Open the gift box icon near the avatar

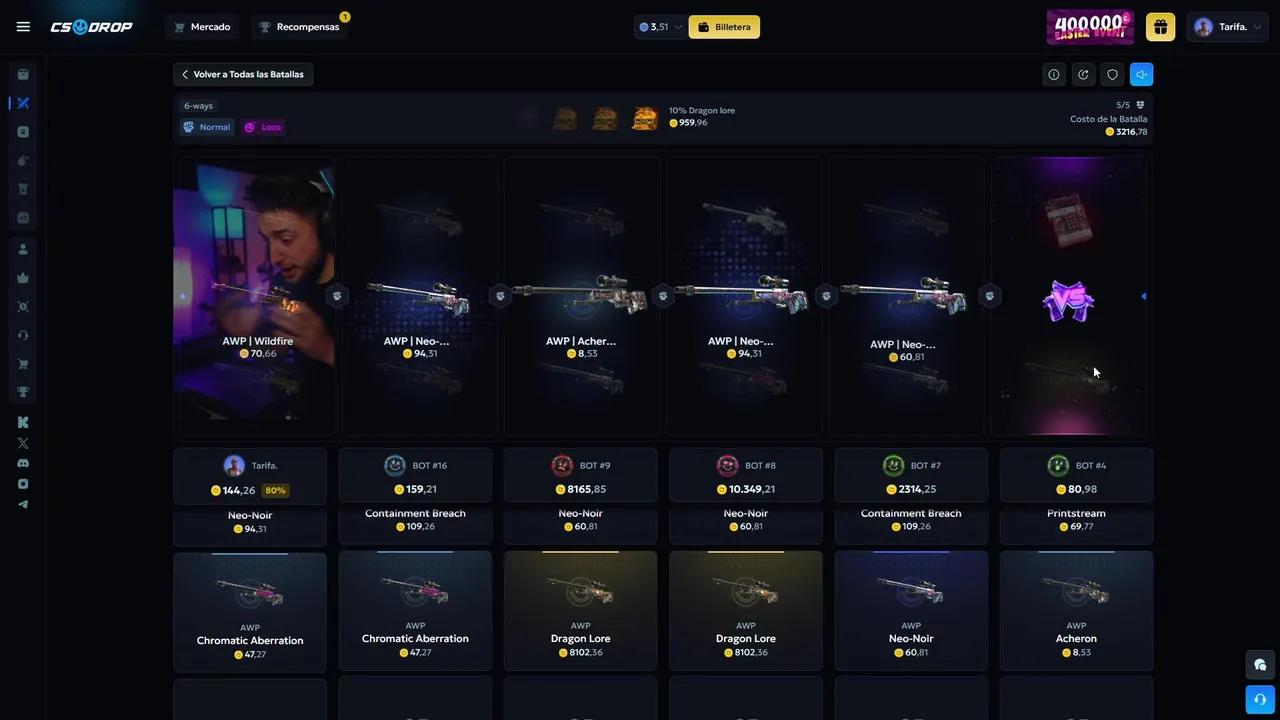1160,27
